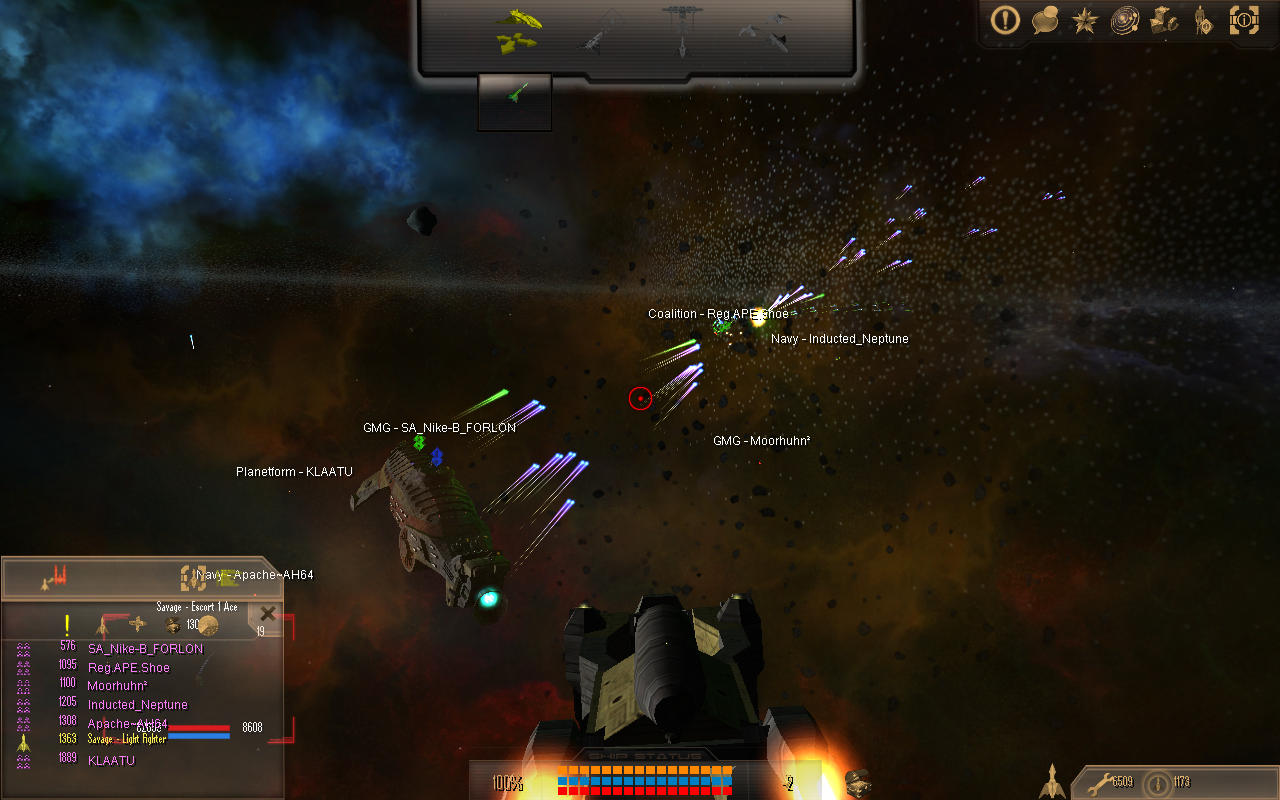The height and width of the screenshot is (800, 1280).
Task: Expand the ship thumbnail below the selector
Action: tap(514, 100)
